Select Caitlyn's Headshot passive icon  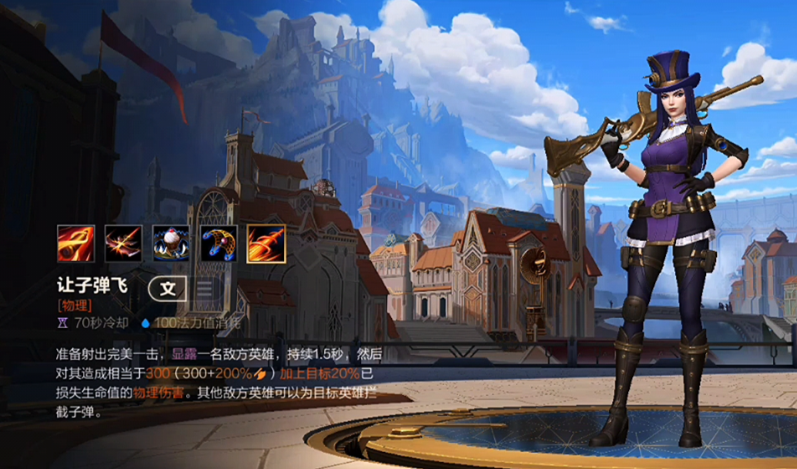coord(76,244)
